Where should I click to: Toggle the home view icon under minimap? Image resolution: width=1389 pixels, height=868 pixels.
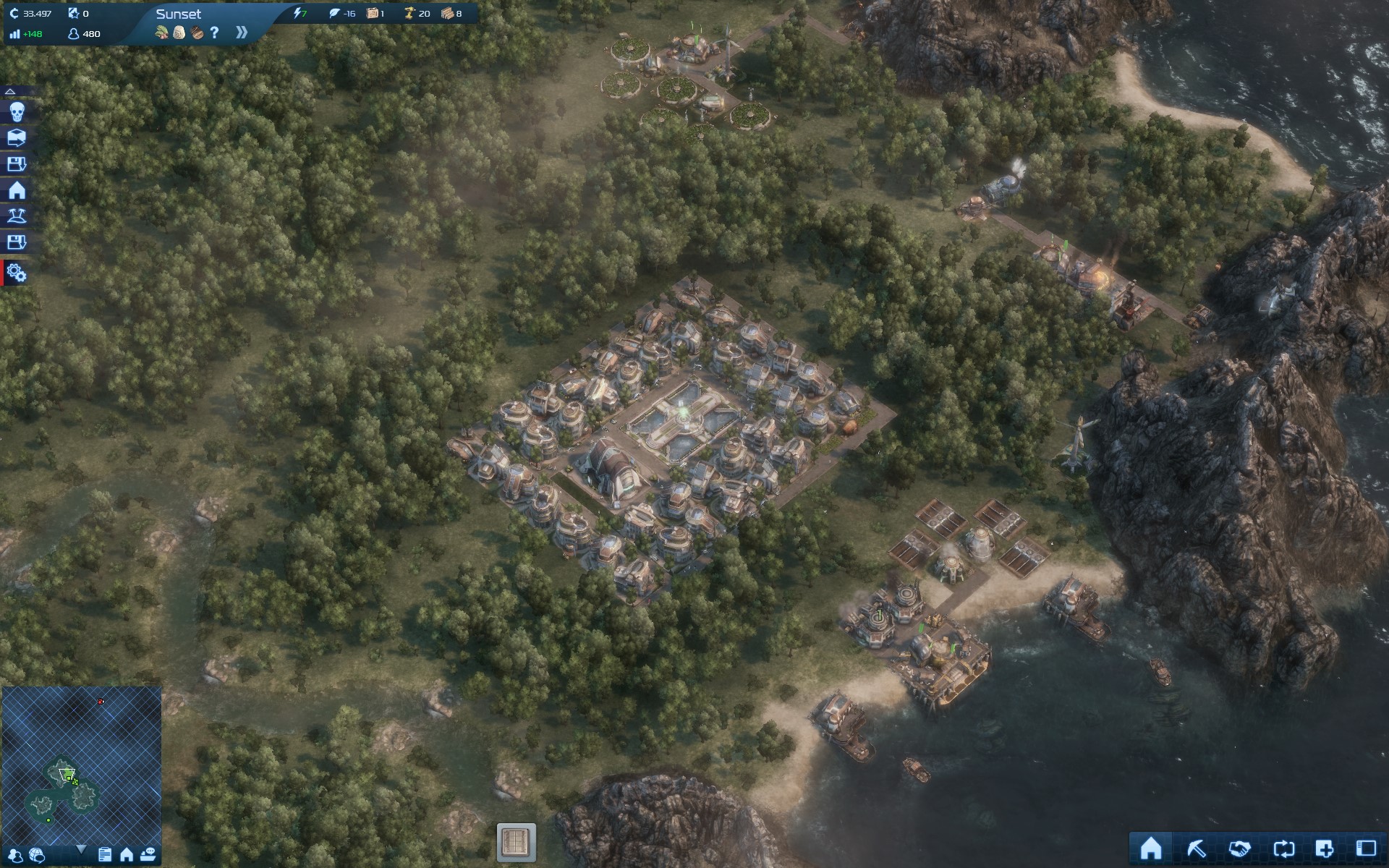(127, 856)
